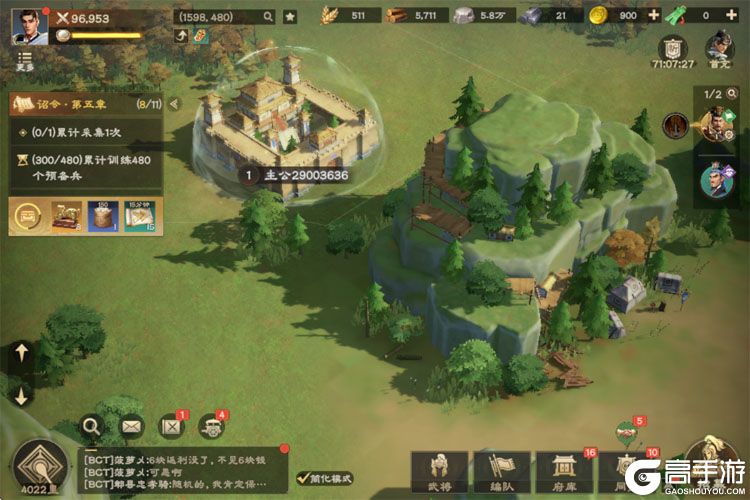Open the battle reports icon with badge 1
Viewport: 750px width, 500px height.
click(x=172, y=427)
